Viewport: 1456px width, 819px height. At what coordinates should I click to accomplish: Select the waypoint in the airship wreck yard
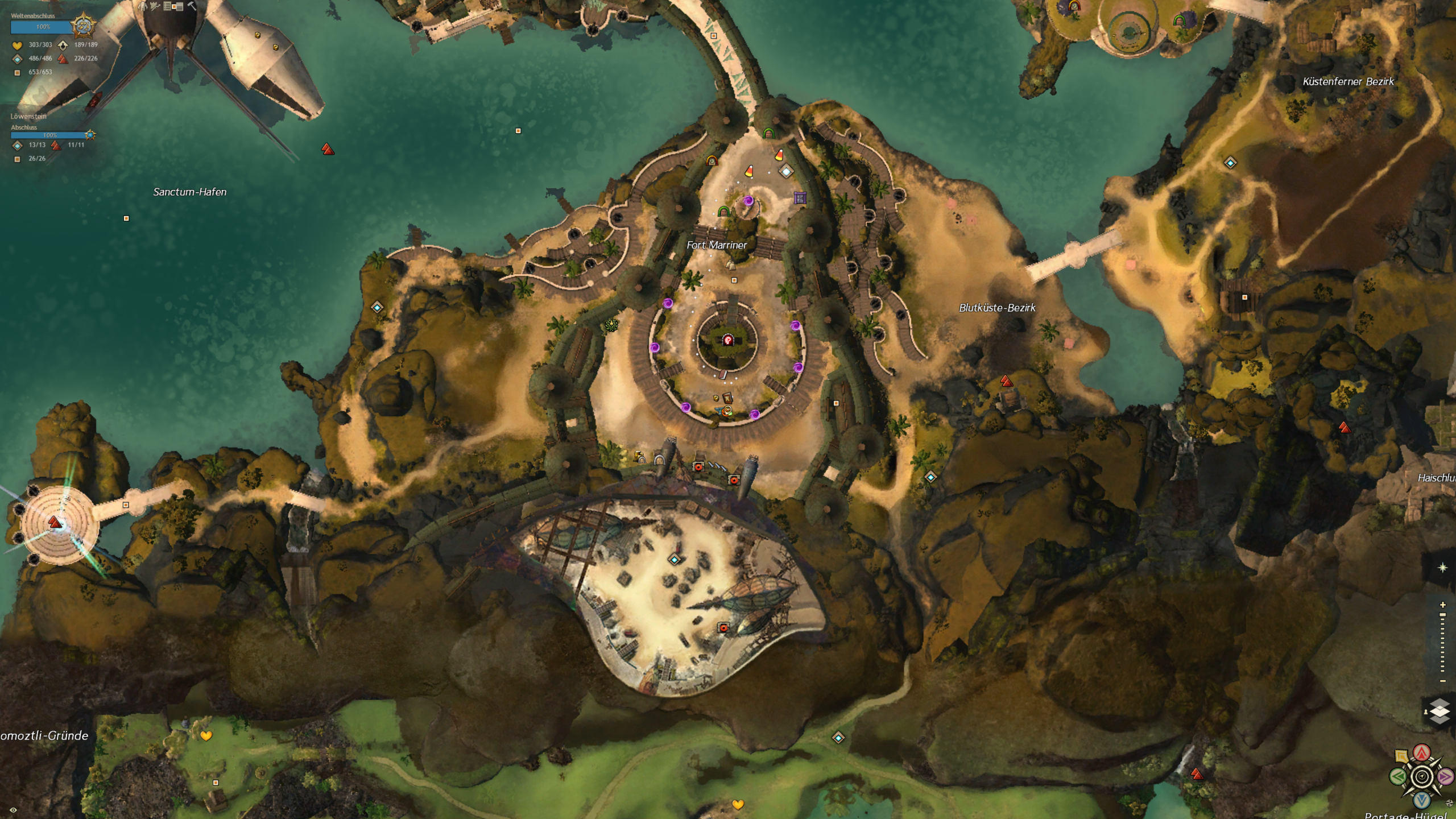(x=675, y=560)
